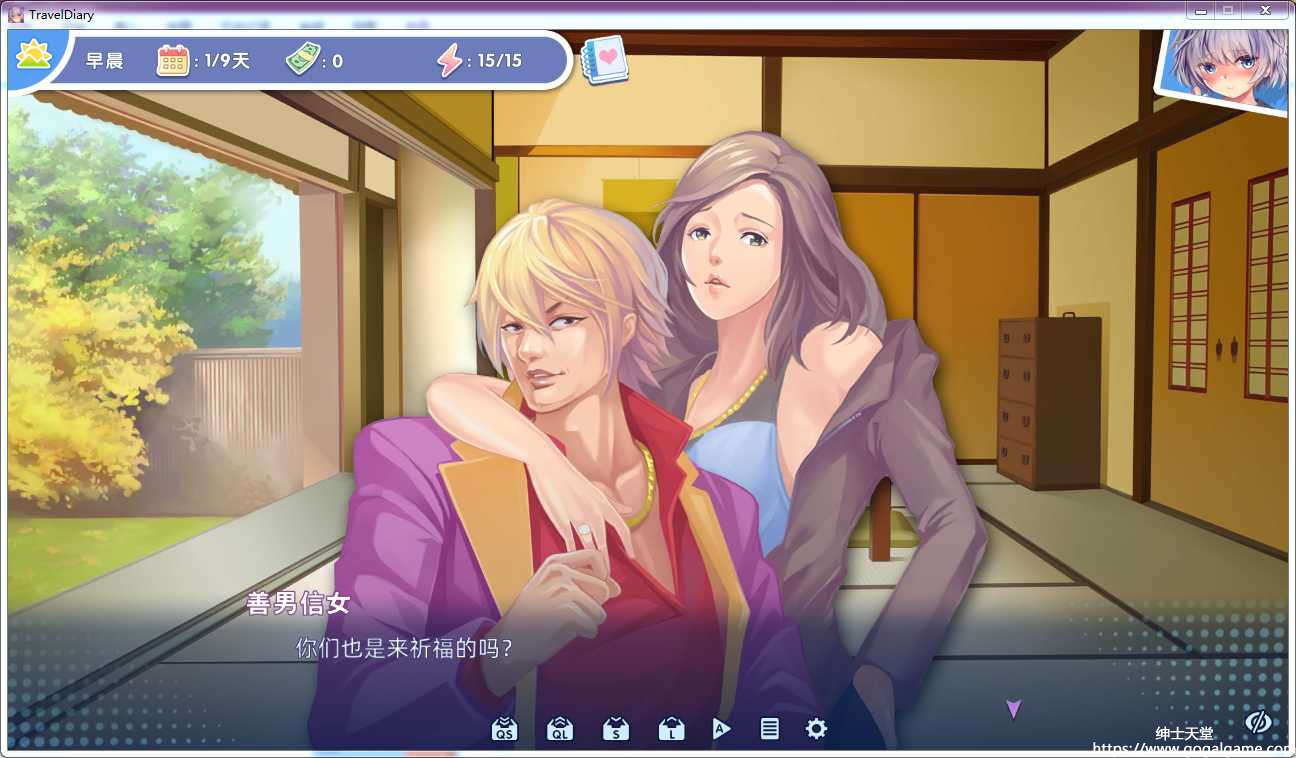Advance dialogue with the purple arrow
The image size is (1296, 758).
coord(1013,709)
